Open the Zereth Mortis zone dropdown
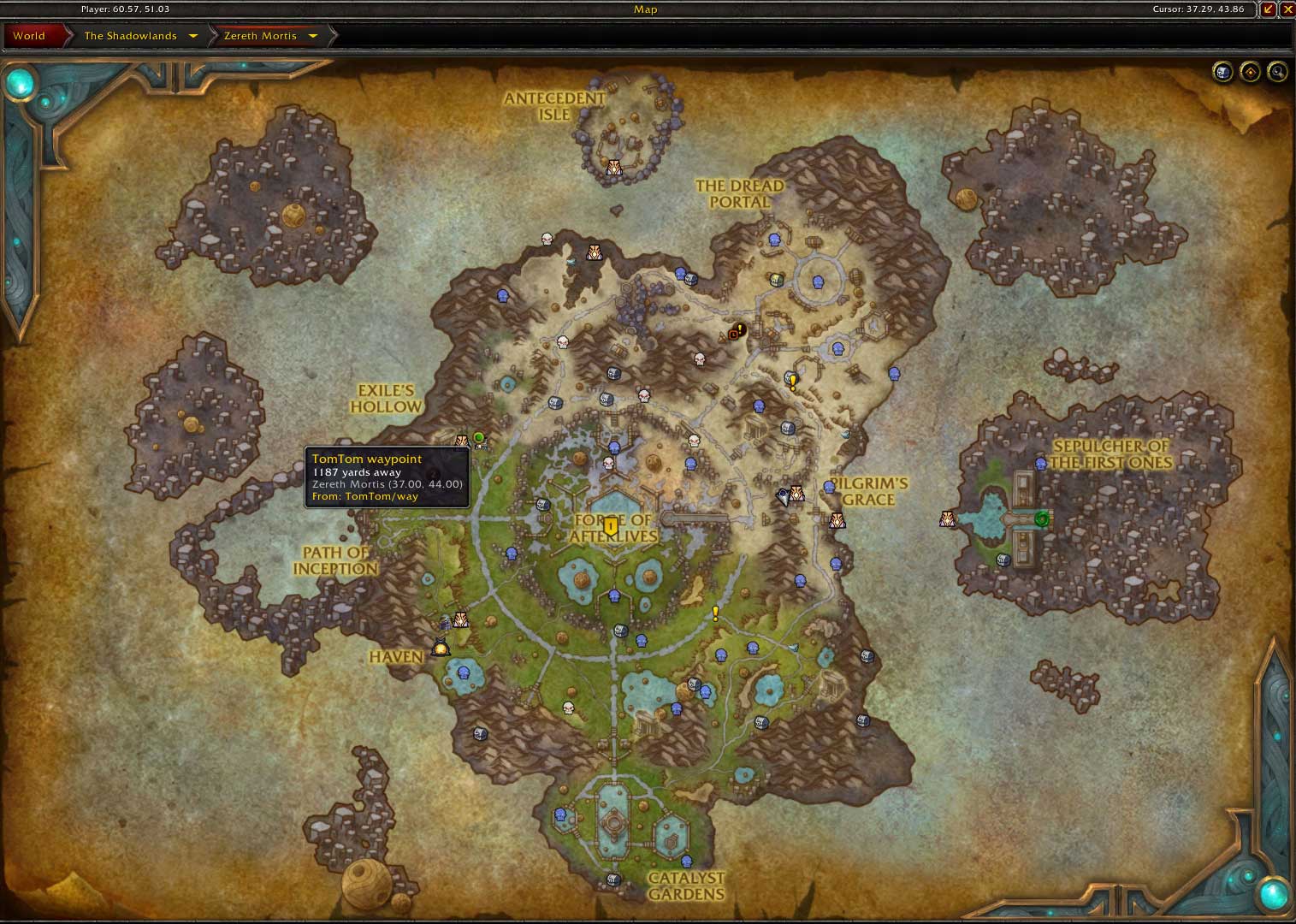 313,36
